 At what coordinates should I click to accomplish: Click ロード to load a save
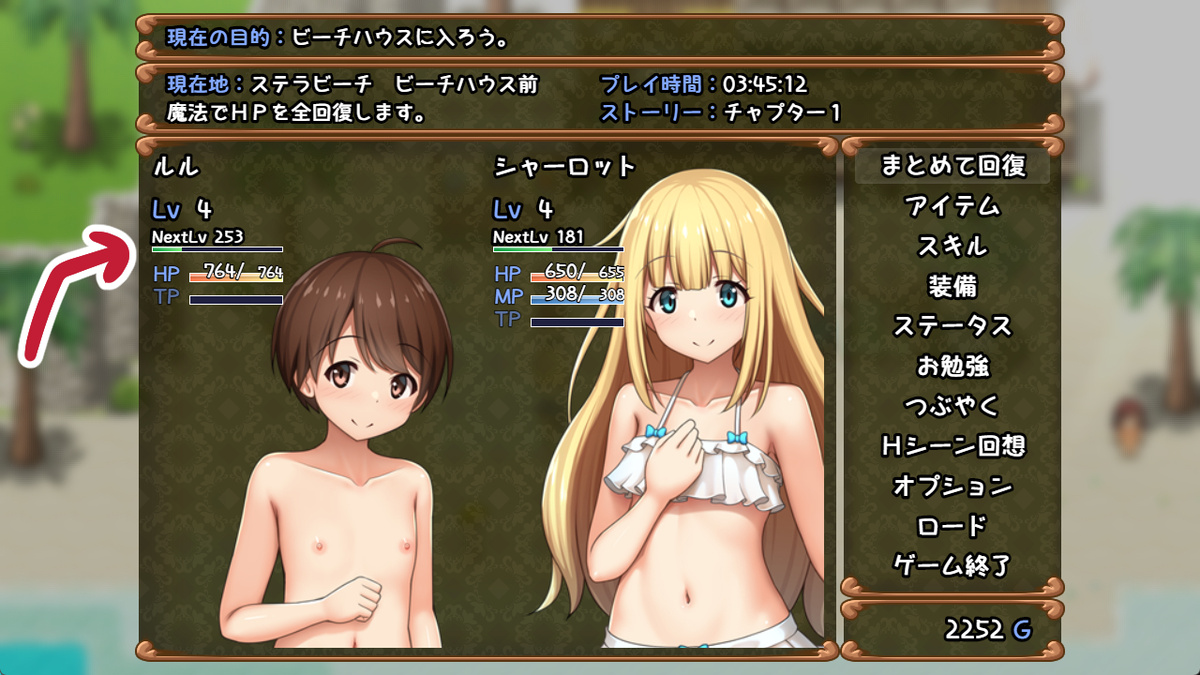pyautogui.click(x=952, y=526)
